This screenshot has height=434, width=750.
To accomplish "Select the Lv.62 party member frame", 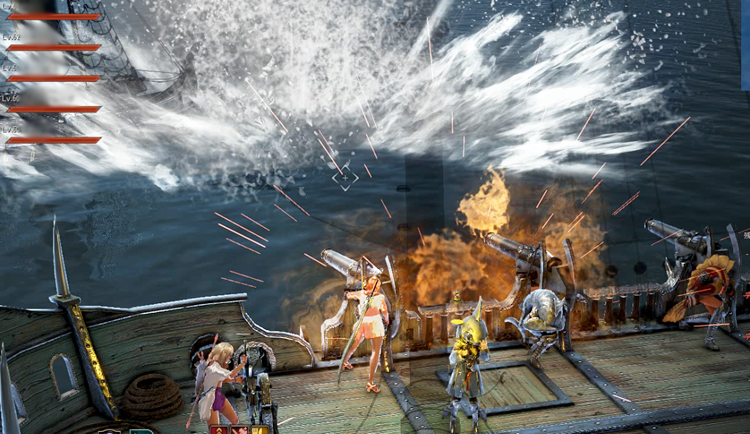I will pos(53,46).
